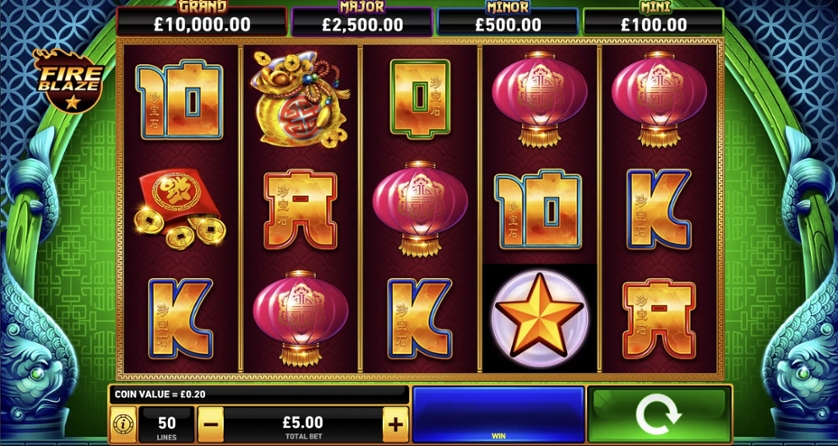Decrease the total bet with minus
The height and width of the screenshot is (446, 838).
[x=212, y=424]
